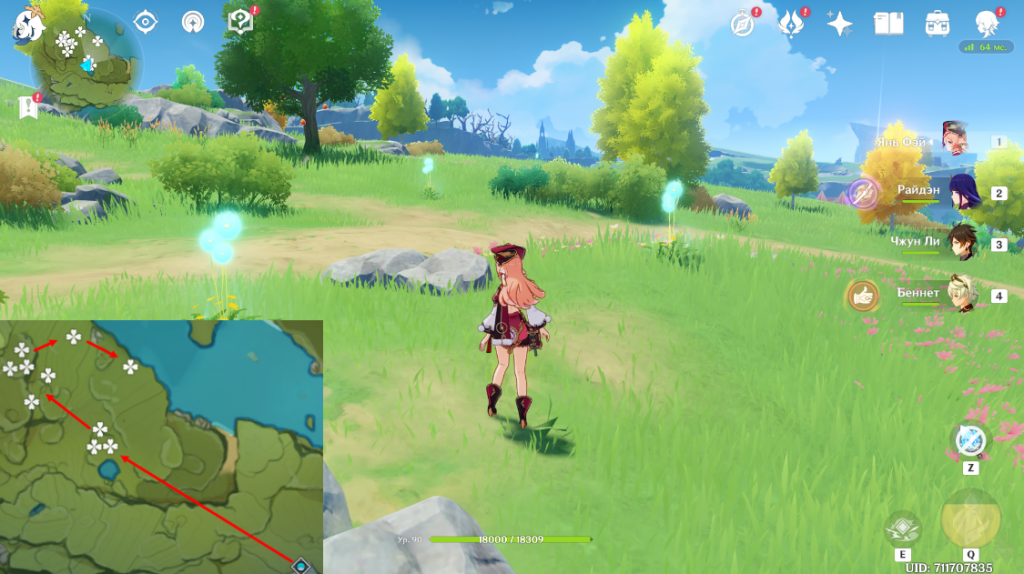Click the circular signal icon beside the eye
Screen dimensions: 1024x574
192,22
